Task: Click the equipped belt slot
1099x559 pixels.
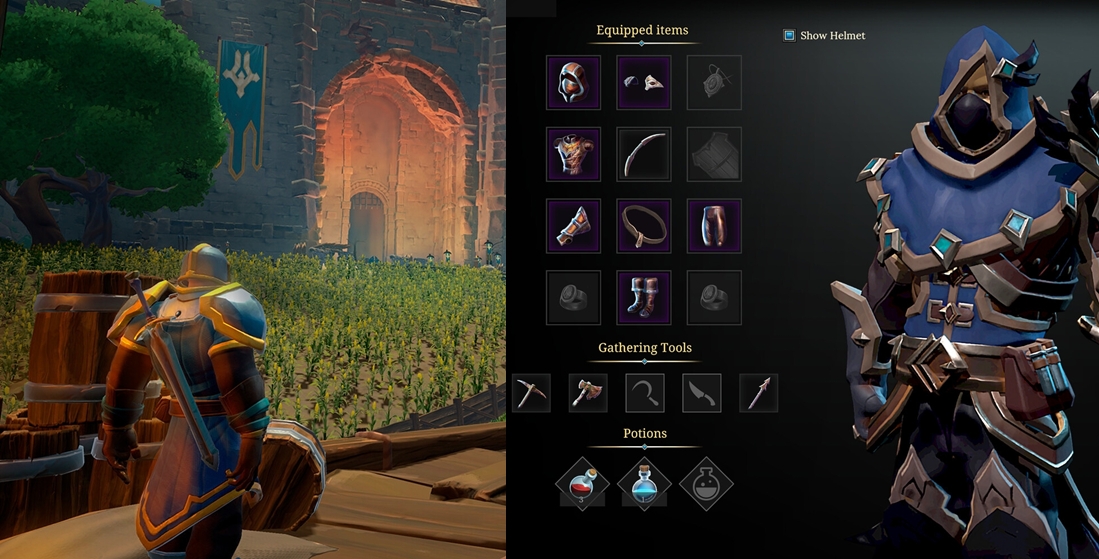Action: point(644,225)
